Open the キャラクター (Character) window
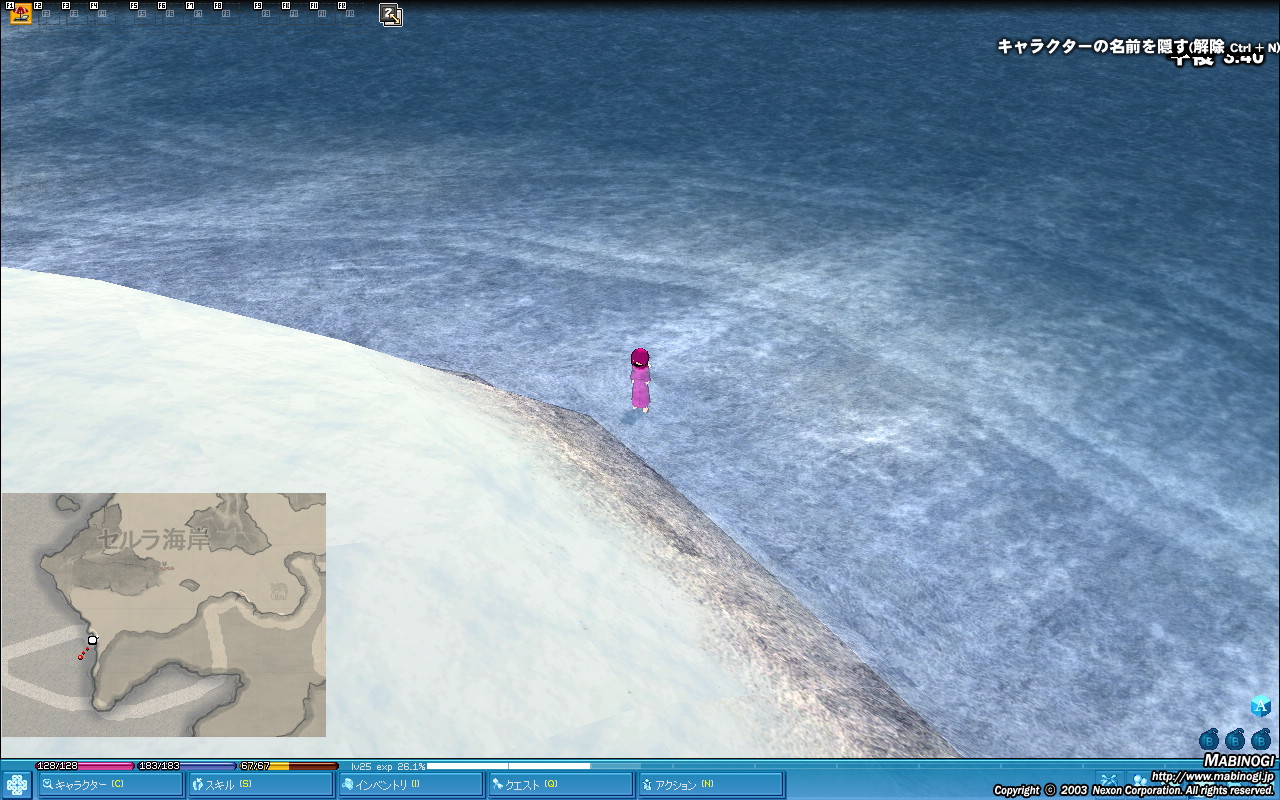This screenshot has height=800, width=1280. point(110,785)
